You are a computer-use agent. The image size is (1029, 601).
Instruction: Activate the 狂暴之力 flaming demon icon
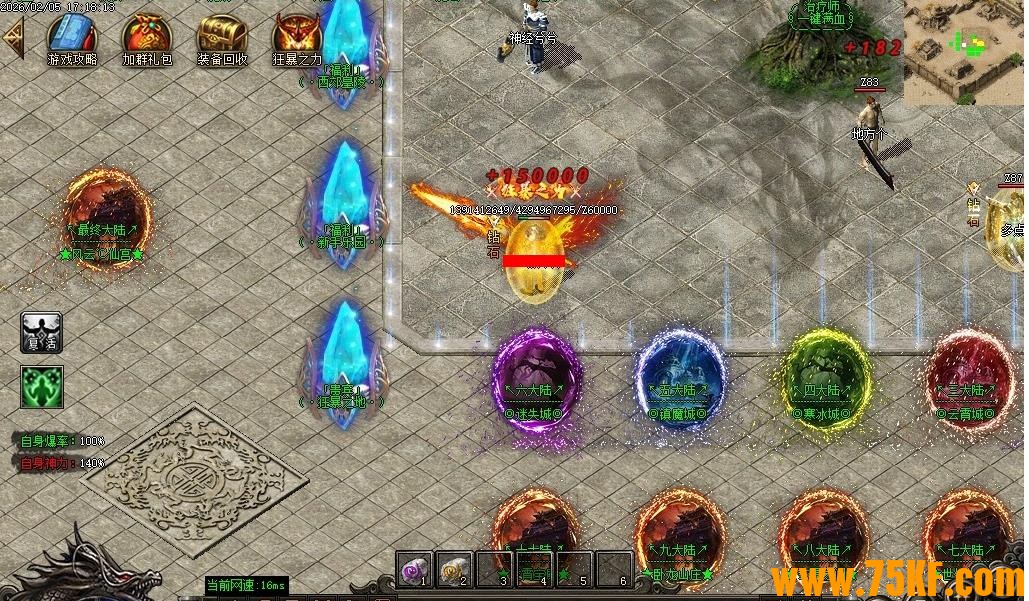297,36
